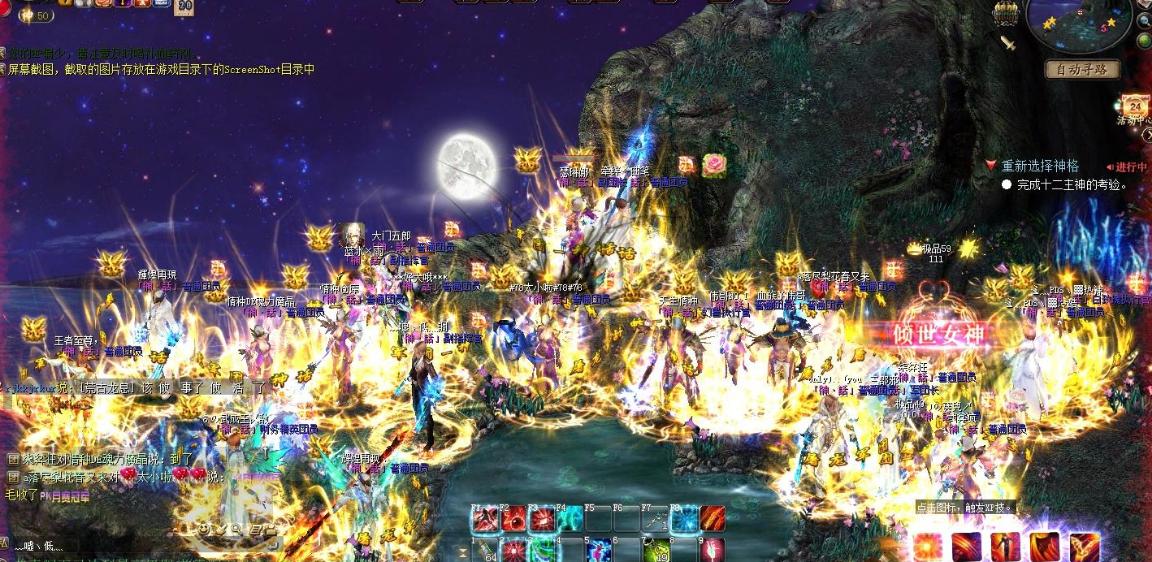Viewport: 1152px width, 562px height.
Task: Click the green orb button beside minimap
Action: click(x=1143, y=40)
